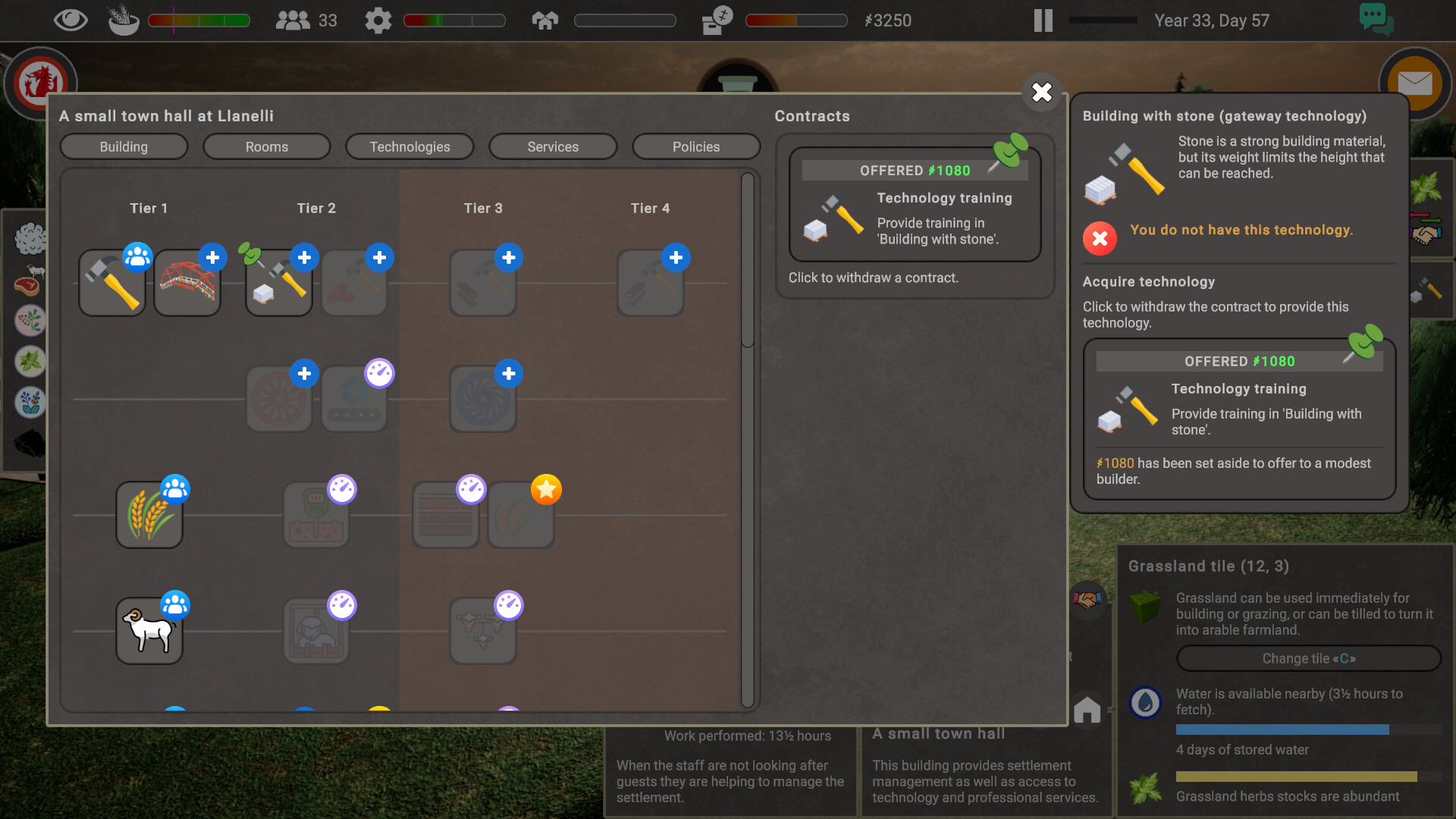
Task: Click the settings gear in the top bar
Action: click(378, 20)
